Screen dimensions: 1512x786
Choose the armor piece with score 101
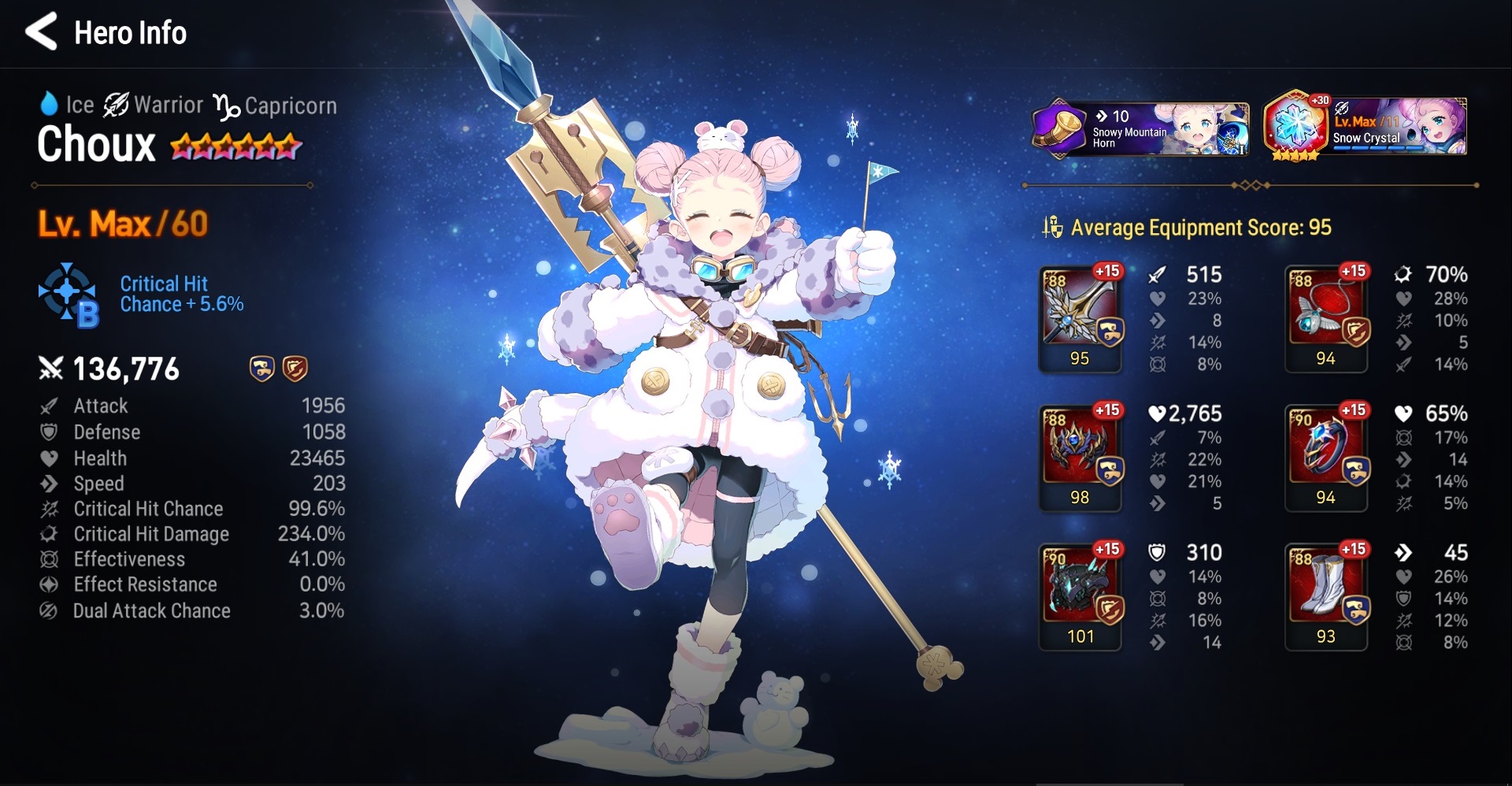[1080, 596]
